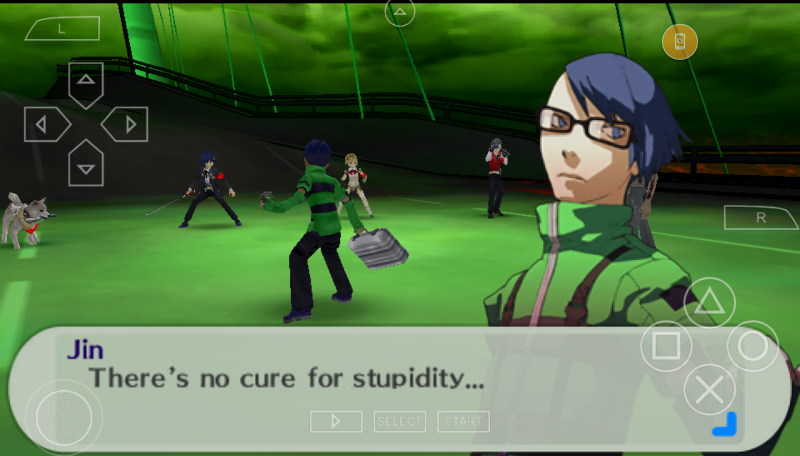The width and height of the screenshot is (800, 456).
Task: Tap the circle face button
Action: tap(752, 346)
